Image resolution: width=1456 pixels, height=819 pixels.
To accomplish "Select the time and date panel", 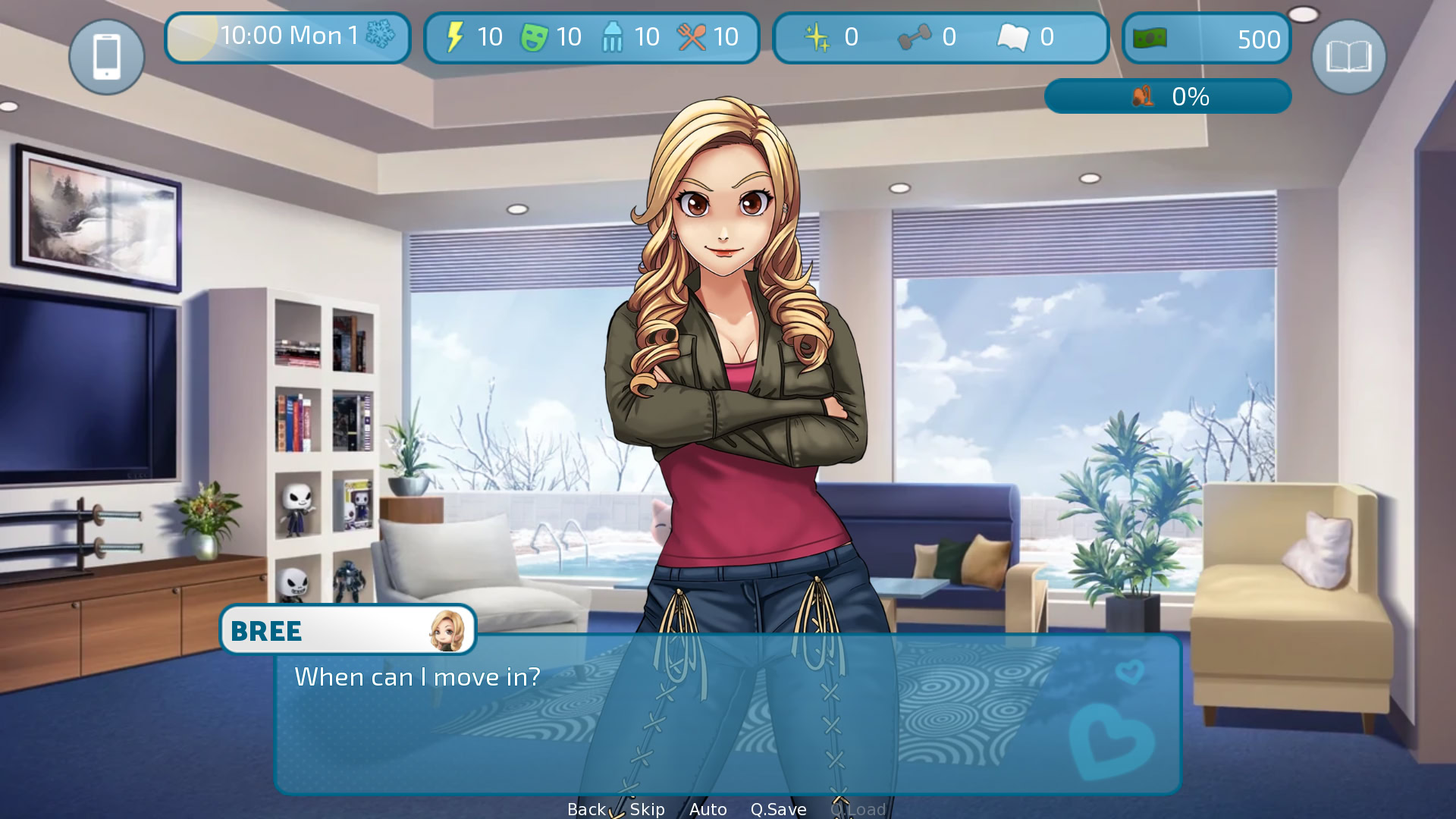I will [x=287, y=37].
